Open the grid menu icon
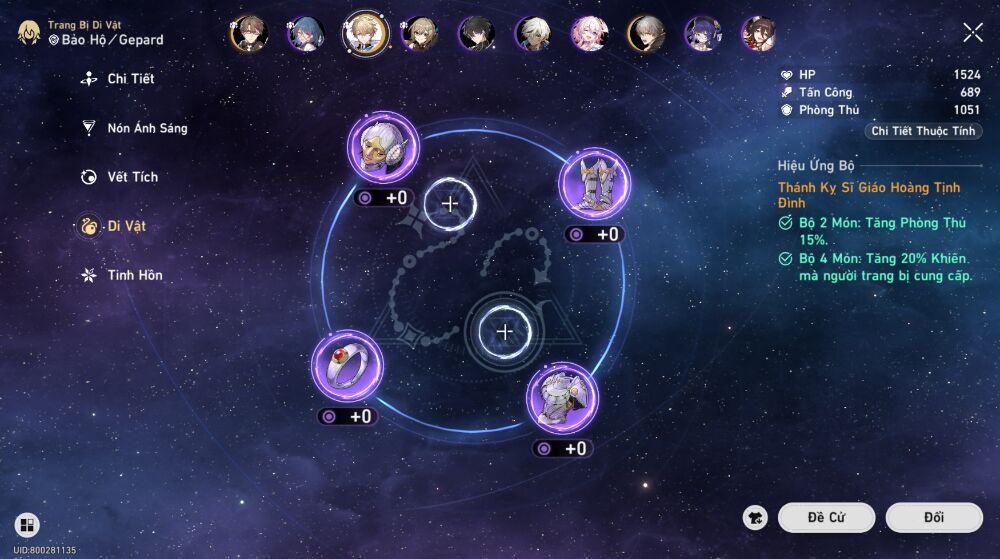The image size is (1000, 559). click(27, 525)
